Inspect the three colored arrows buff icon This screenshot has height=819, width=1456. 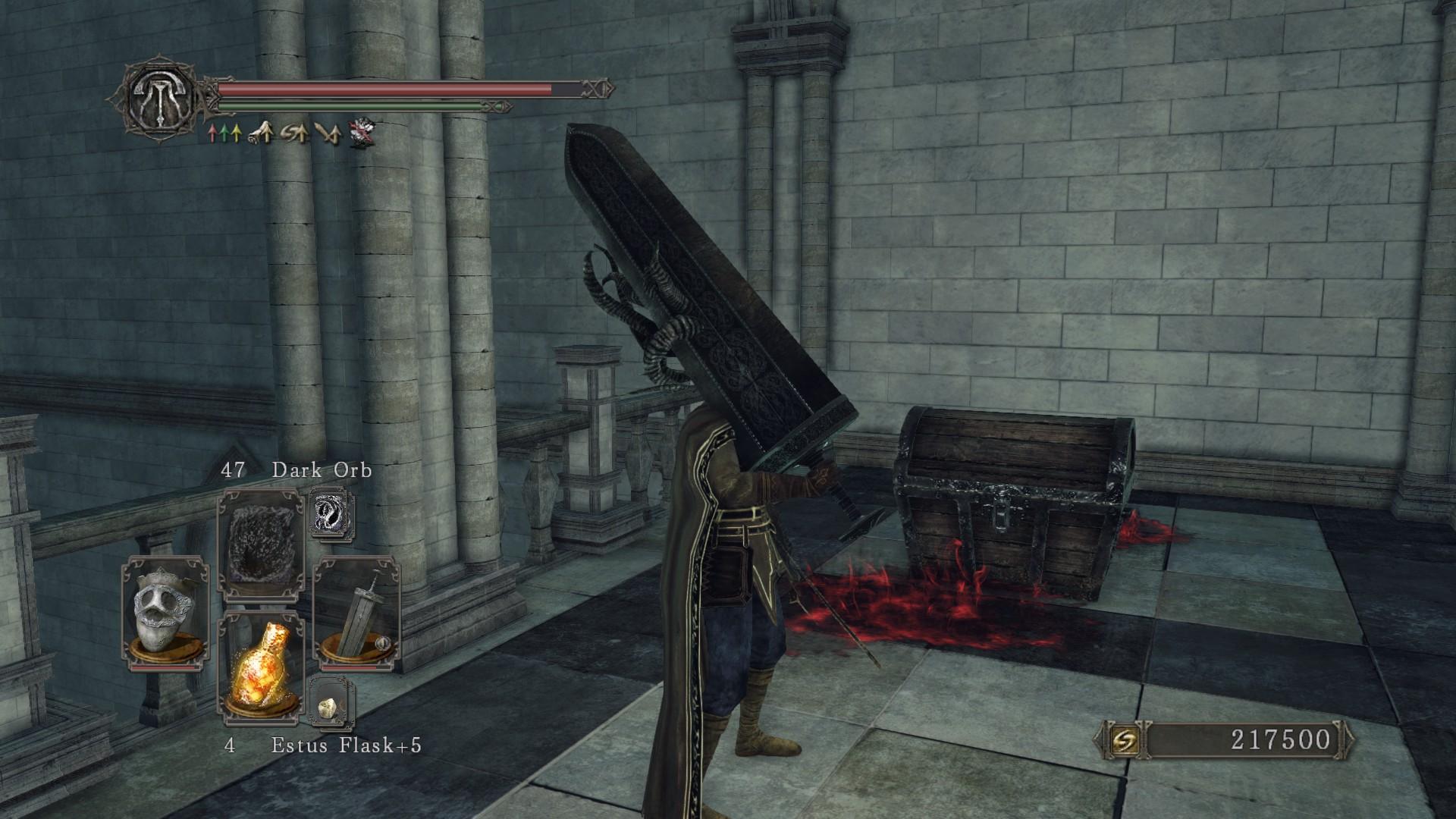point(224,134)
